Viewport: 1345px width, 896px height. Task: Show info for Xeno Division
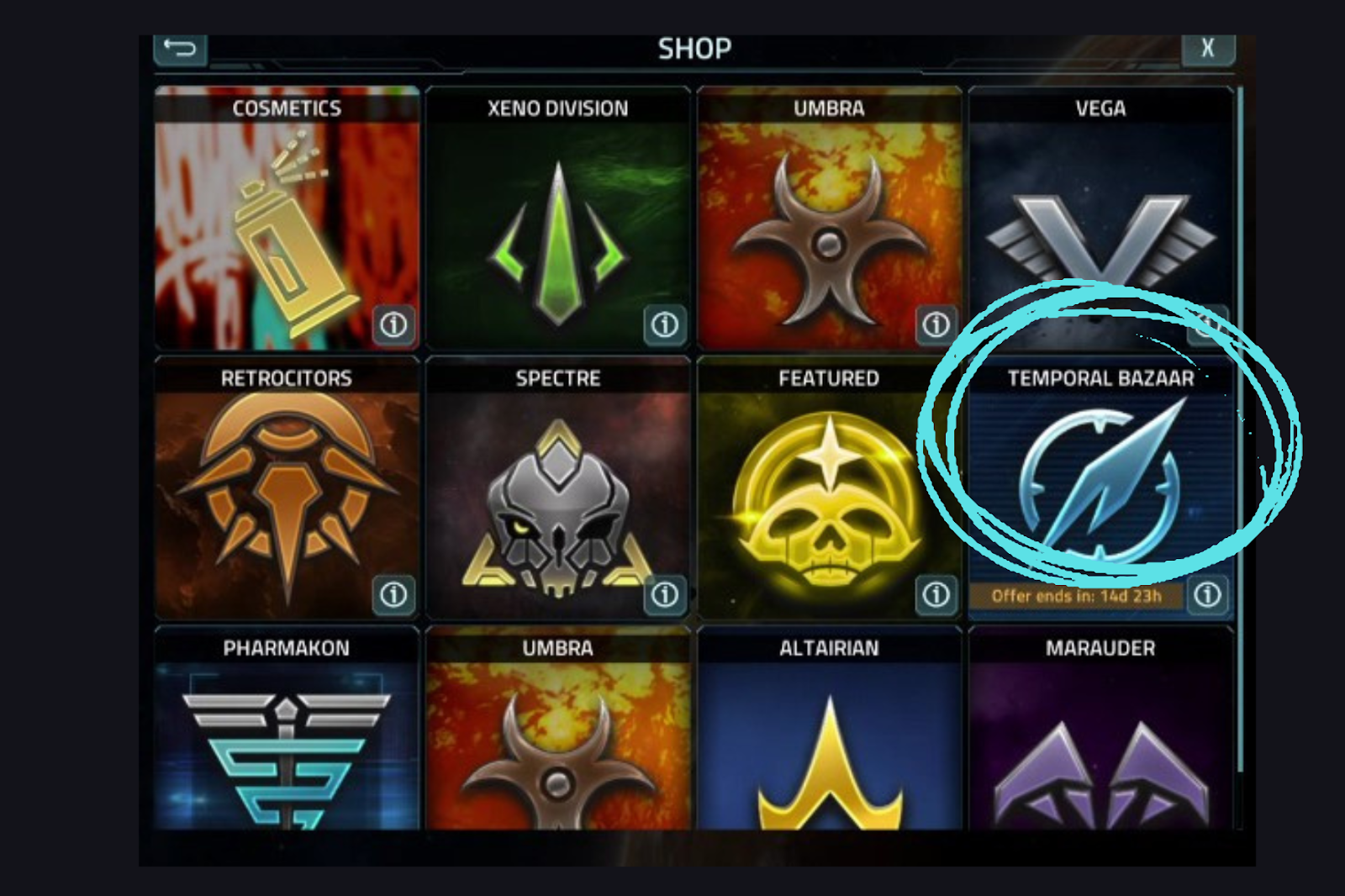[x=665, y=324]
